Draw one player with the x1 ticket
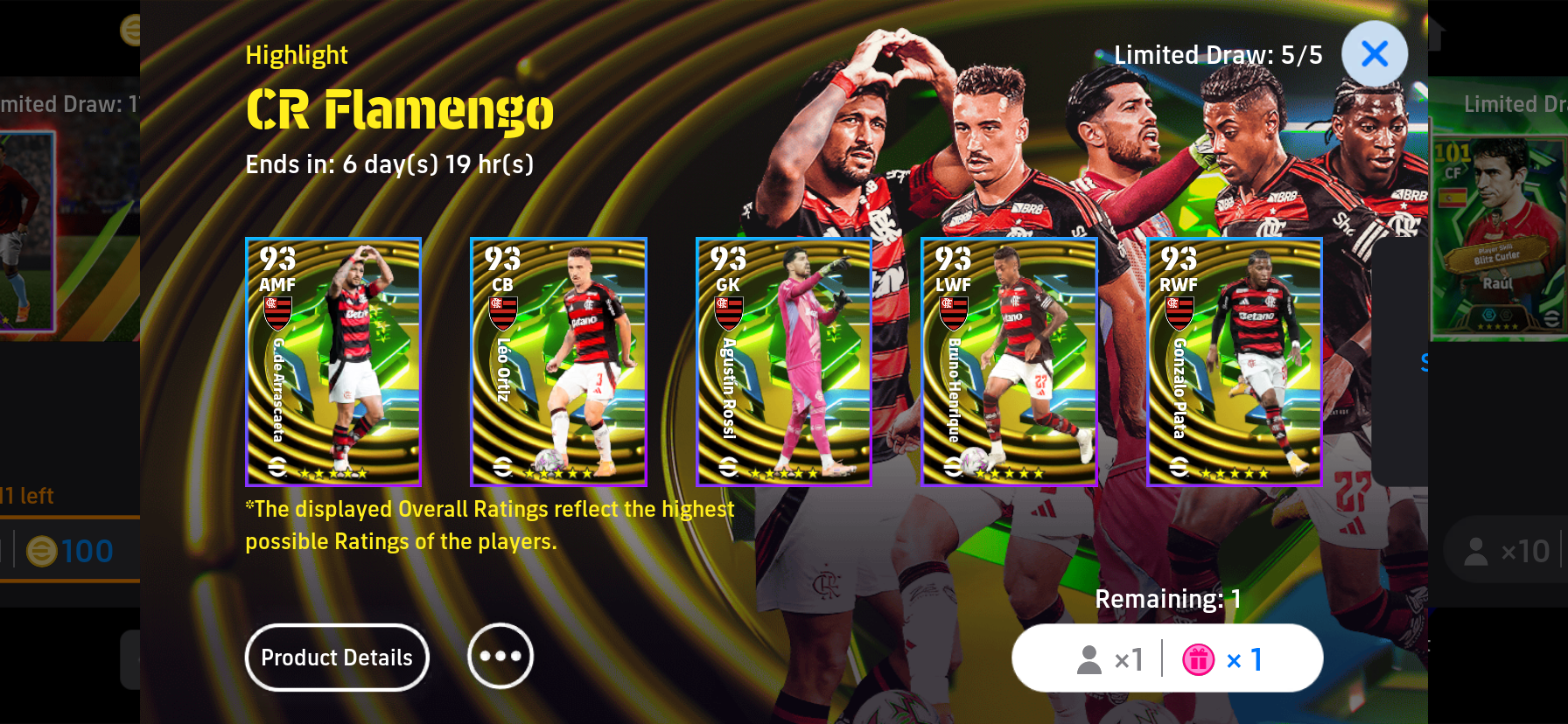Image resolution: width=1568 pixels, height=724 pixels. click(1166, 658)
